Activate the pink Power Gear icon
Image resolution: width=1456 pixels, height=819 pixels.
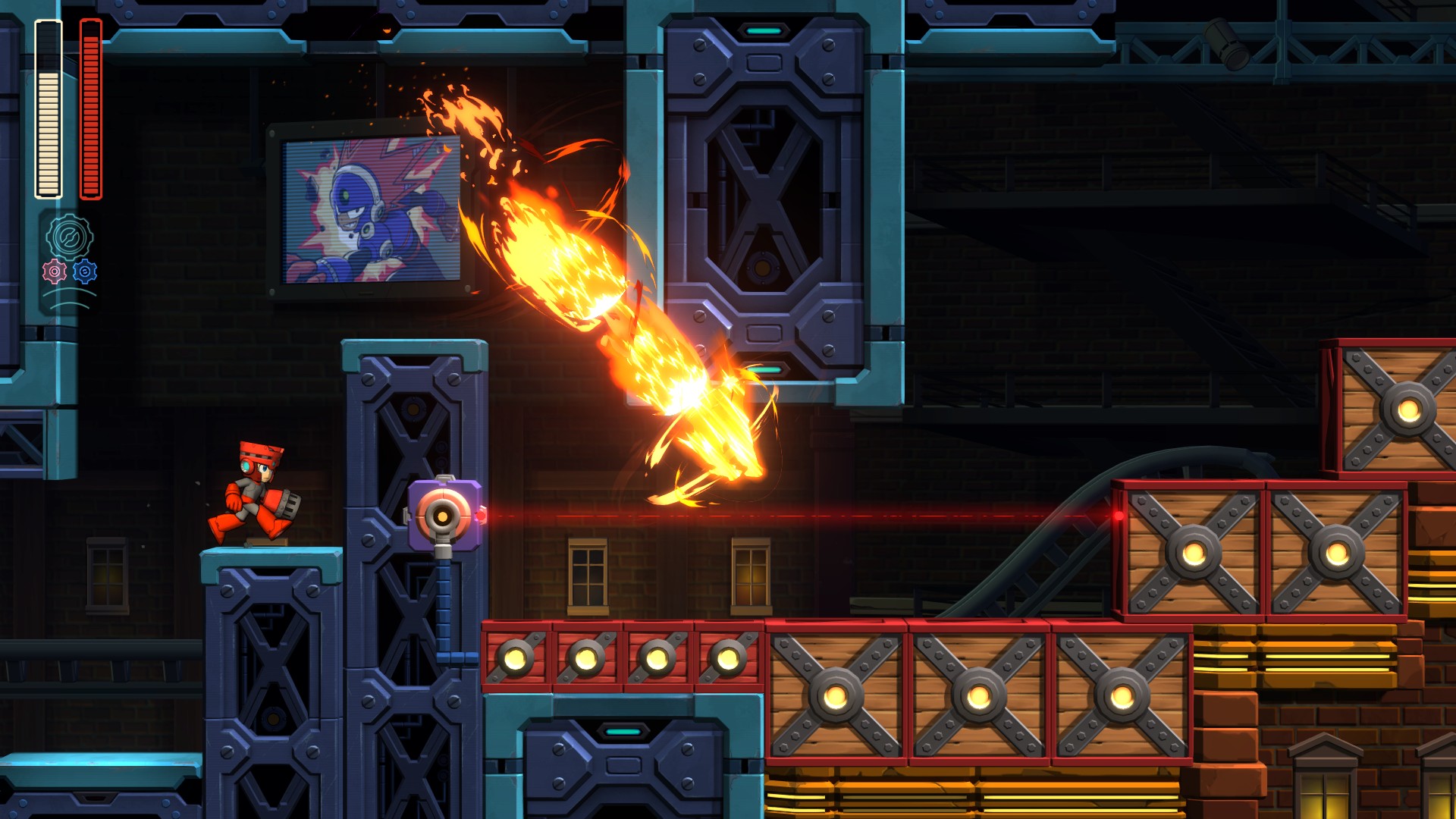[x=55, y=271]
